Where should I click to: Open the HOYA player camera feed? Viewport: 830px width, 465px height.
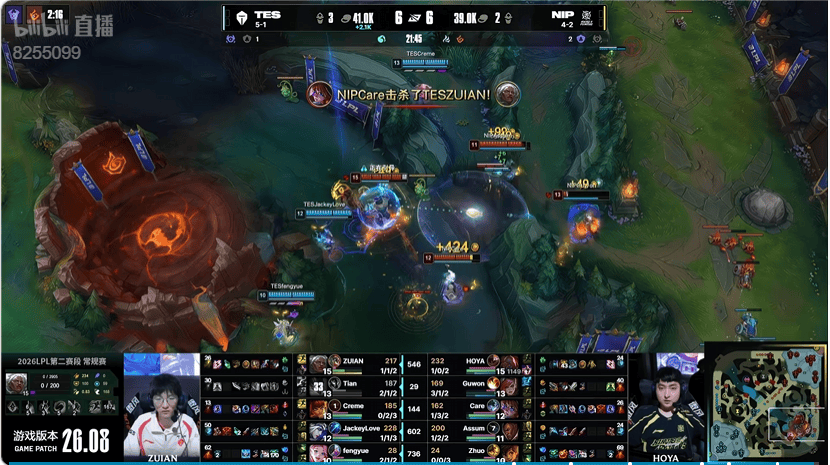tap(665, 406)
